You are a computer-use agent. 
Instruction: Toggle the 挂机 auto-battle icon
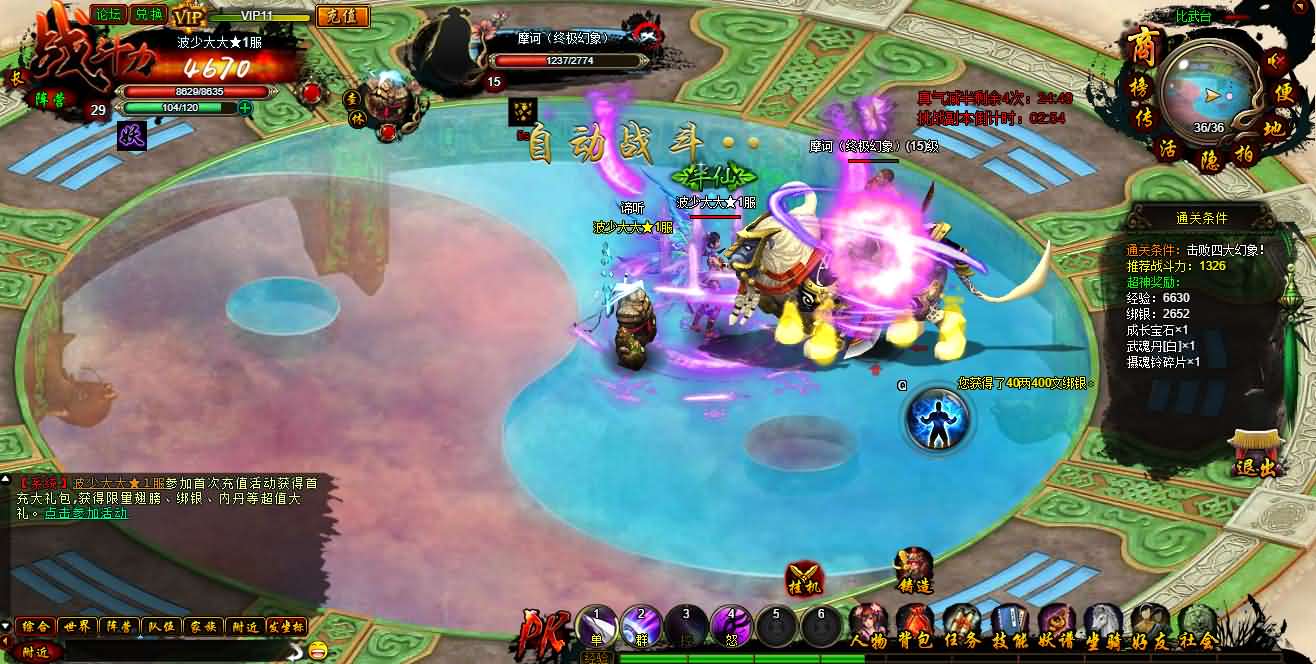click(x=805, y=577)
